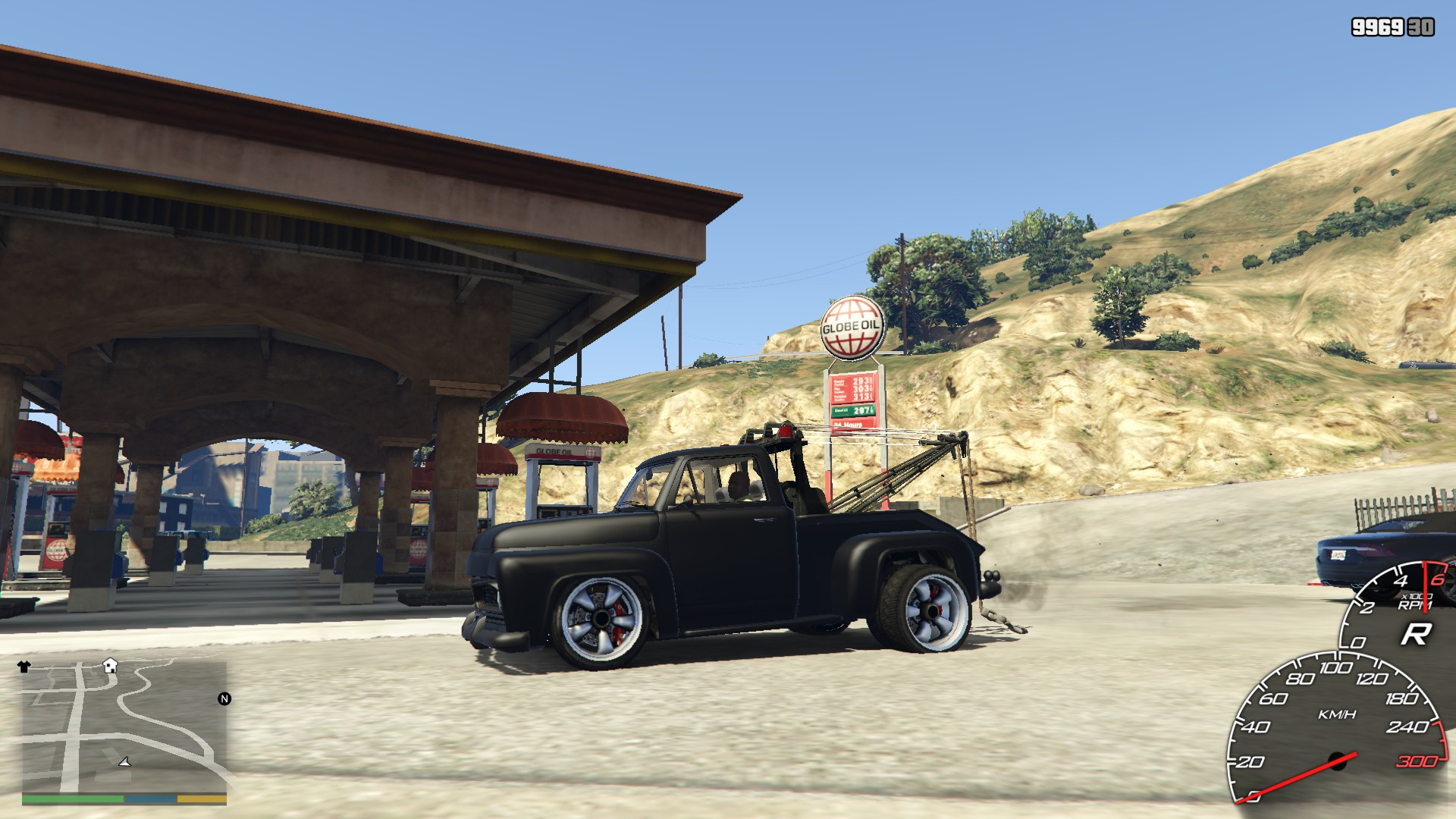The width and height of the screenshot is (1456, 819).
Task: Click the player arrow on the minimap
Action: (x=125, y=761)
